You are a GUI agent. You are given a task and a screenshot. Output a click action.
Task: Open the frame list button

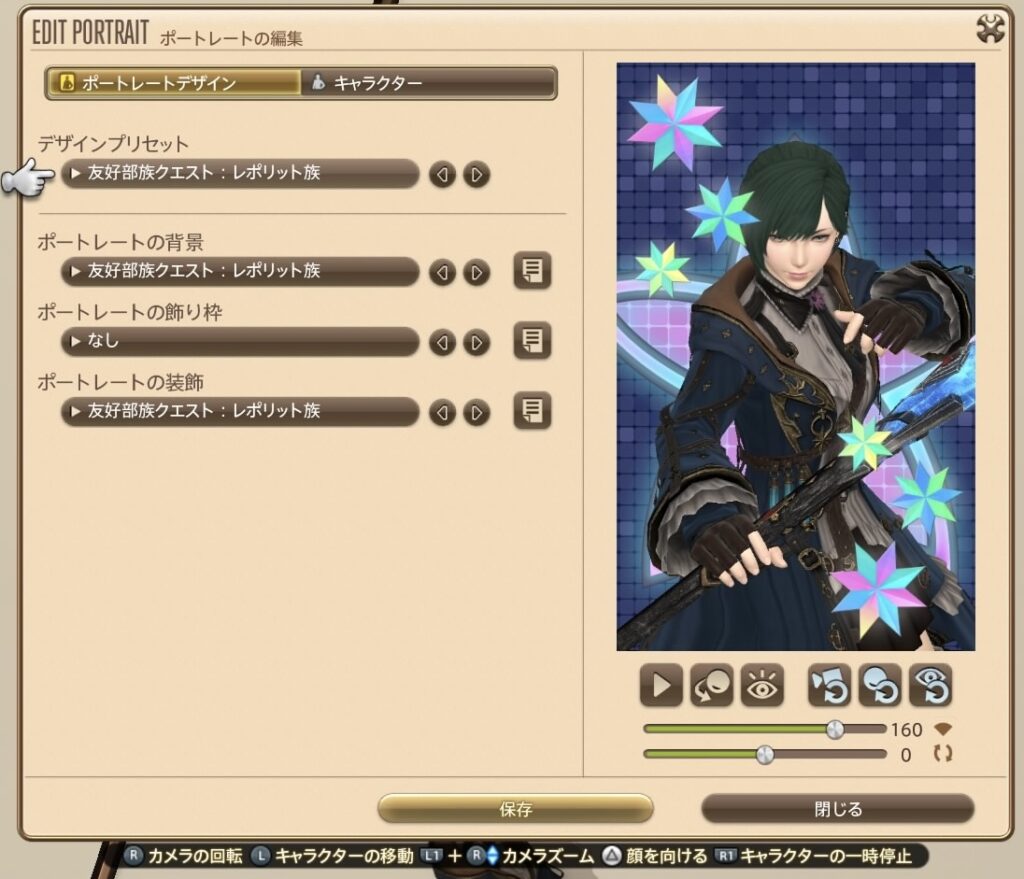(x=532, y=342)
